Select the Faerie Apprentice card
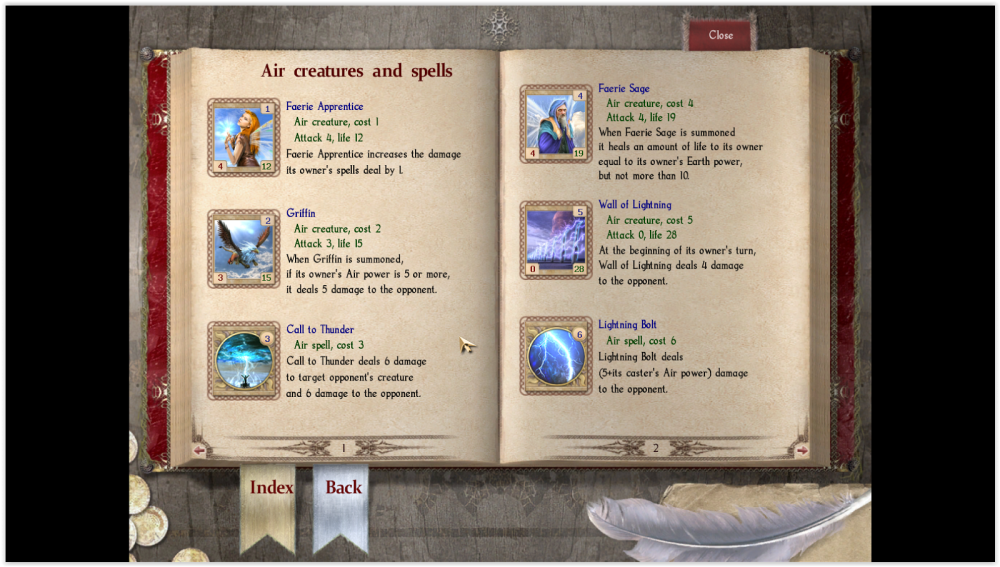This screenshot has width=1000, height=567. pyautogui.click(x=243, y=137)
